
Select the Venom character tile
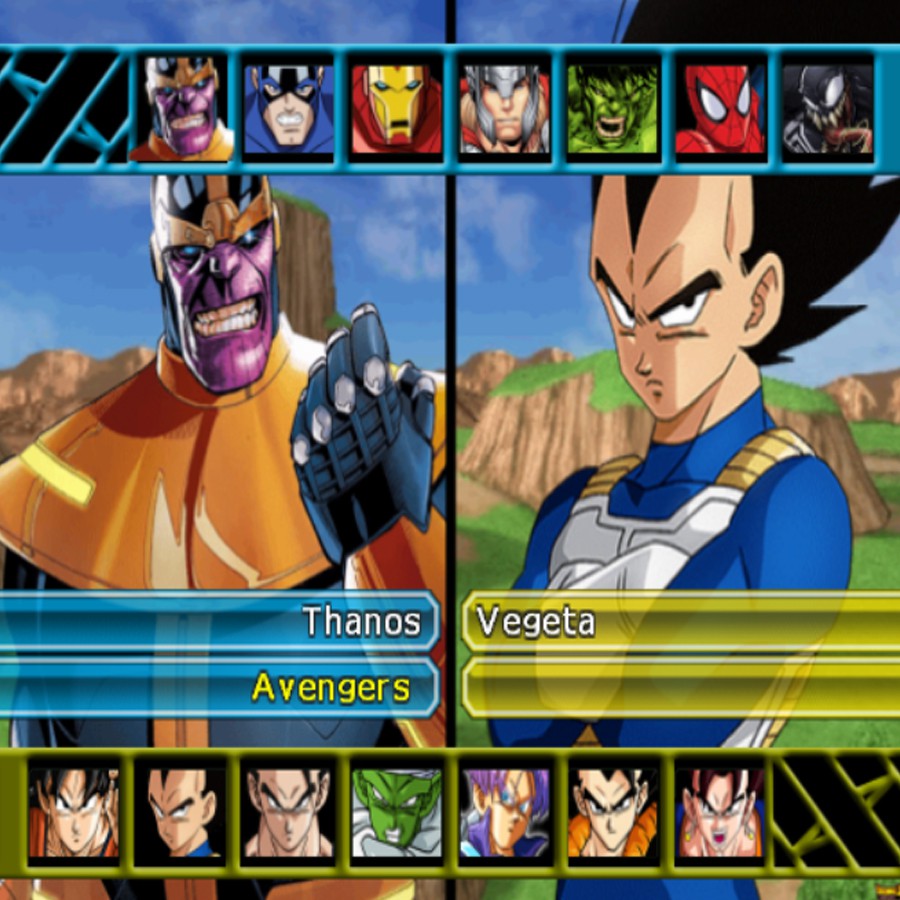click(827, 108)
